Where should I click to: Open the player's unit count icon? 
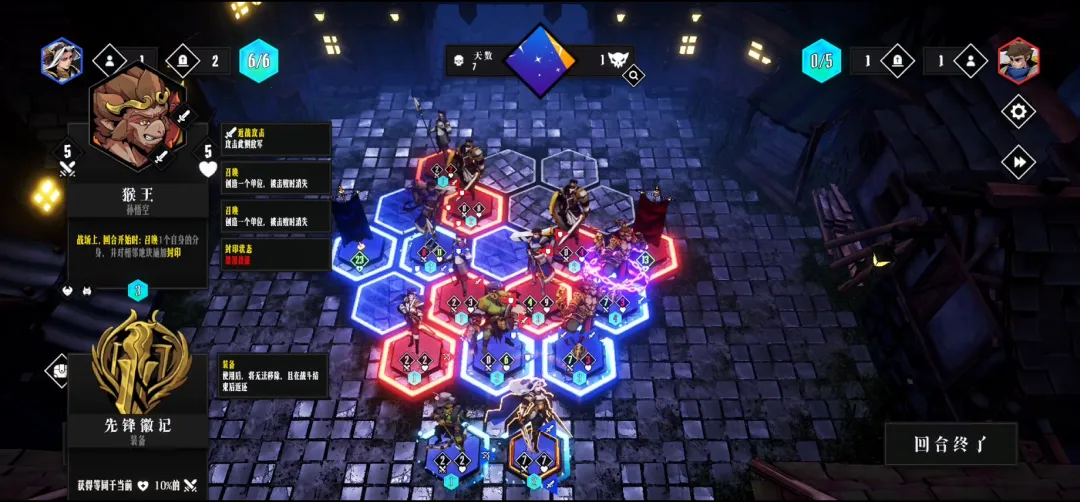tap(110, 60)
